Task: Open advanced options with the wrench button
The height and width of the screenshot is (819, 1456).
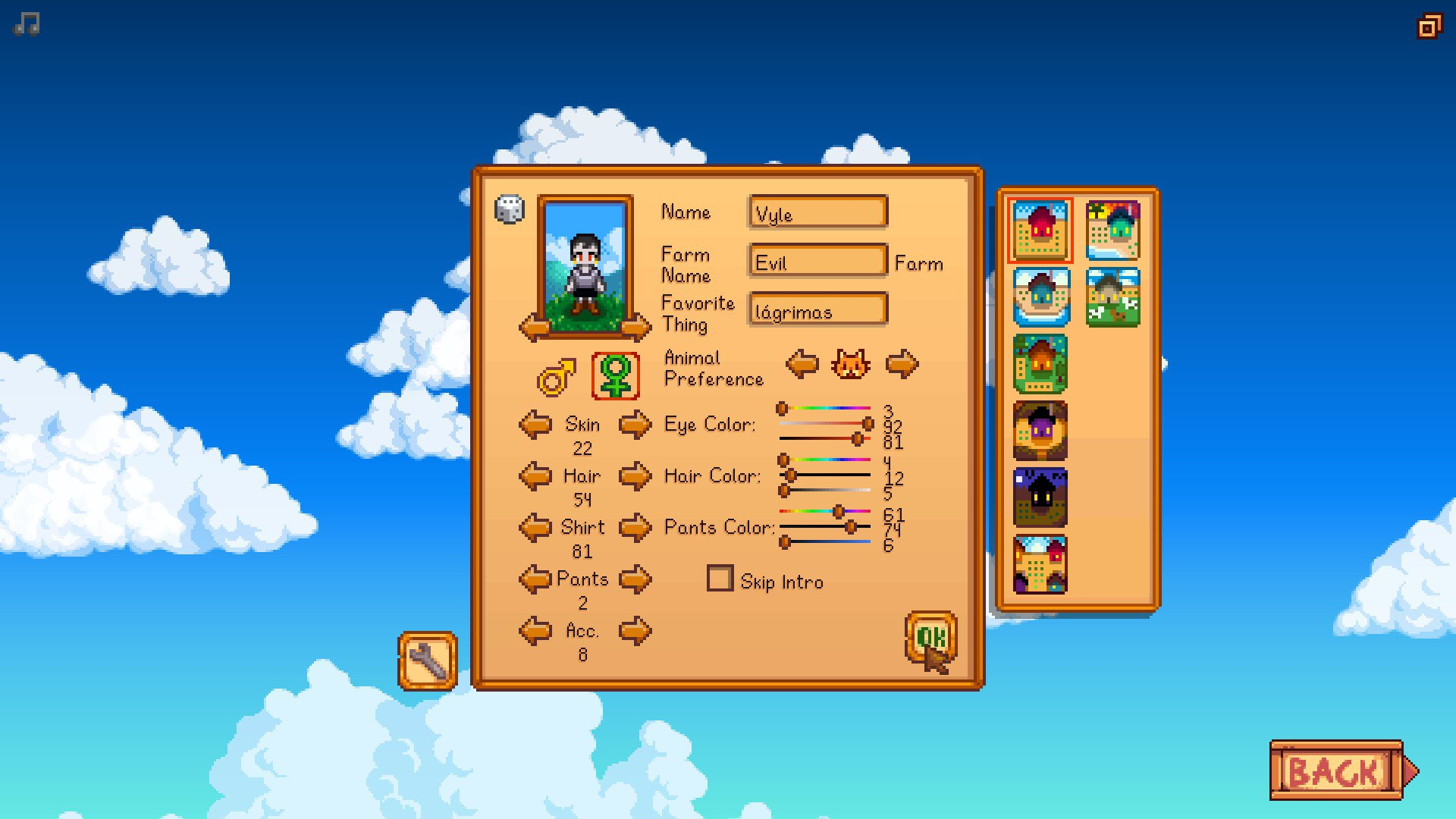Action: [428, 661]
